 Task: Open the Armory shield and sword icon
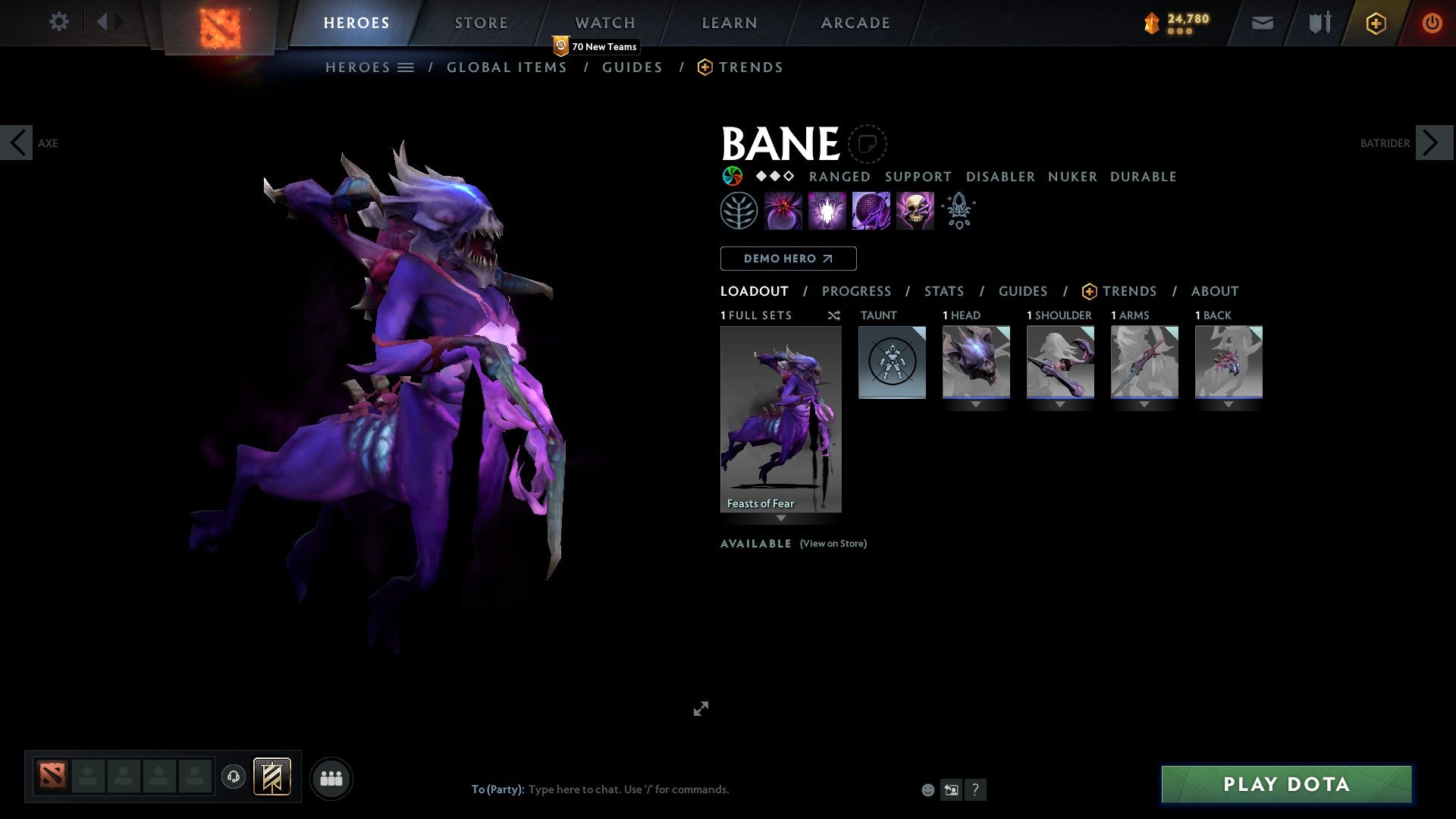point(1318,23)
